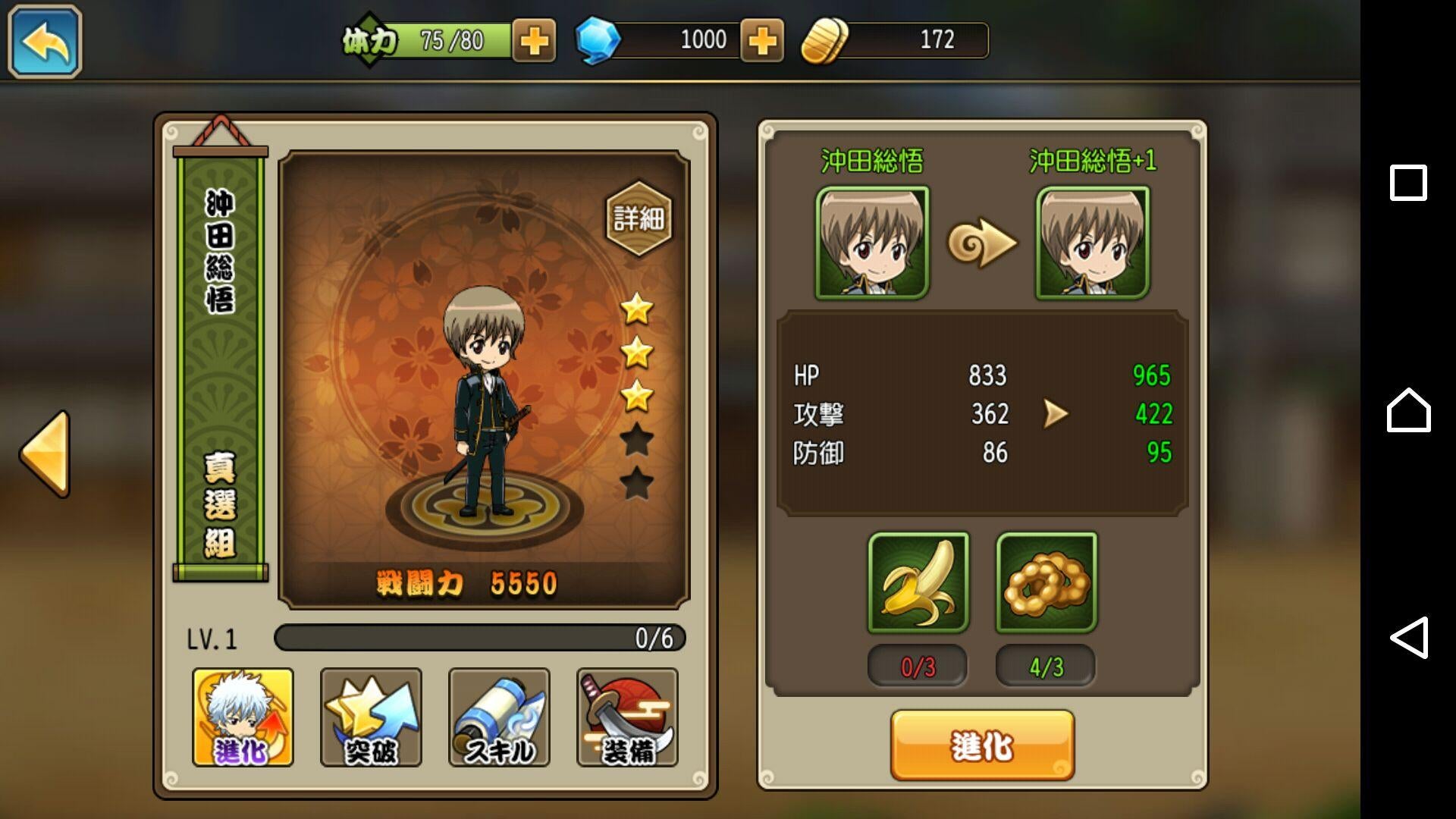1456x819 pixels.
Task: Open the 装備 (Equipment) sword icon
Action: click(626, 717)
